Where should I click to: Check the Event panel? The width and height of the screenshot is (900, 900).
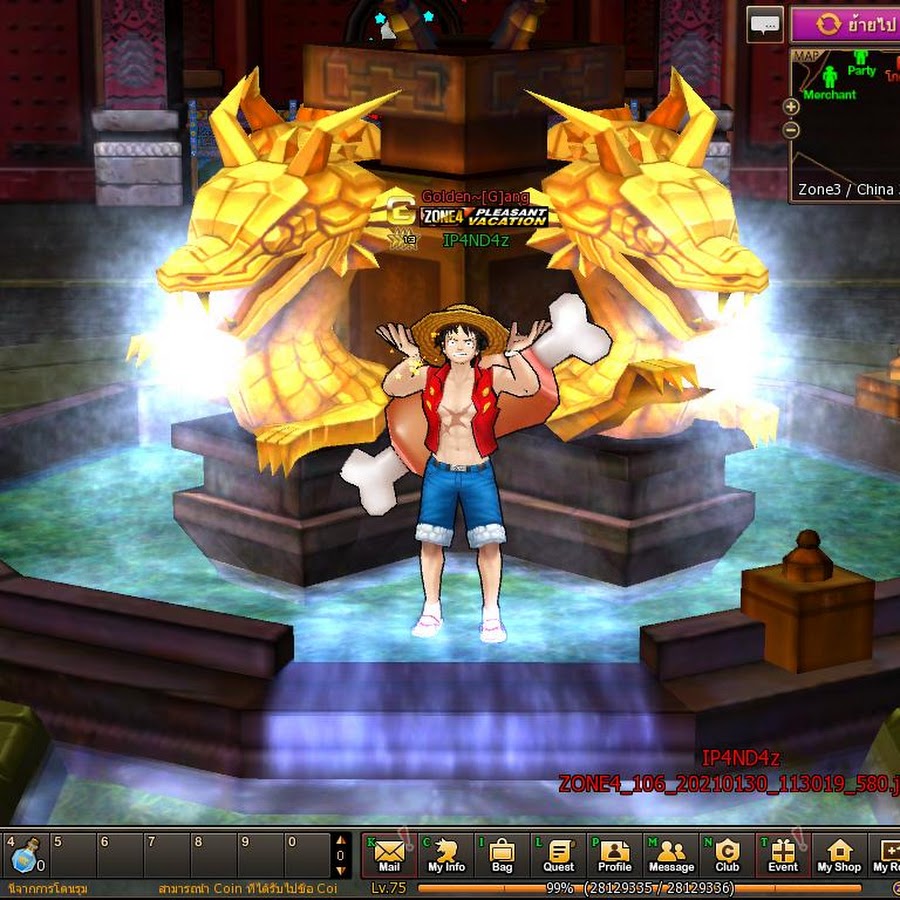(783, 855)
